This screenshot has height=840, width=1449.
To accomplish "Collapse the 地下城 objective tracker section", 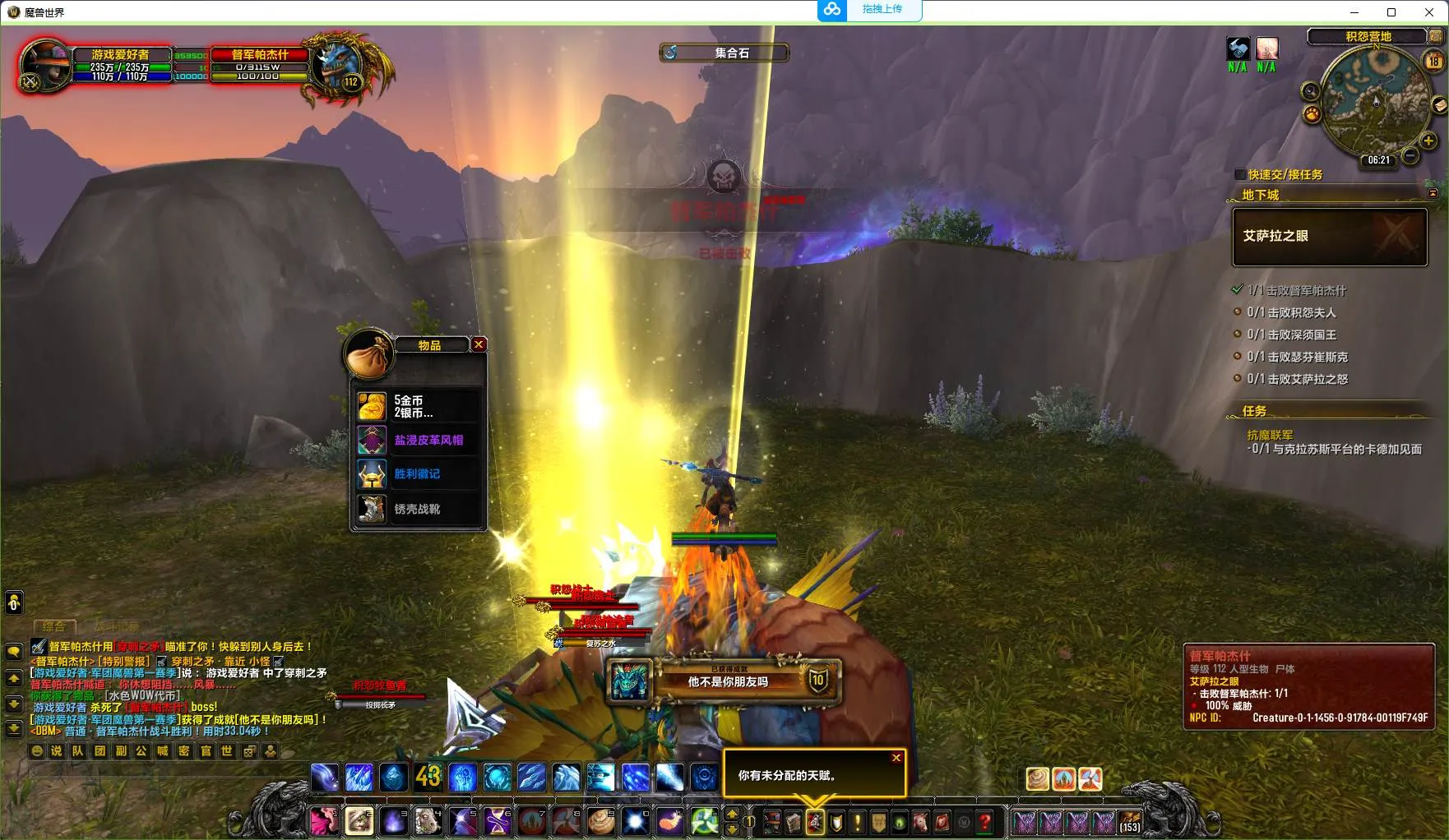I will pos(1433,194).
